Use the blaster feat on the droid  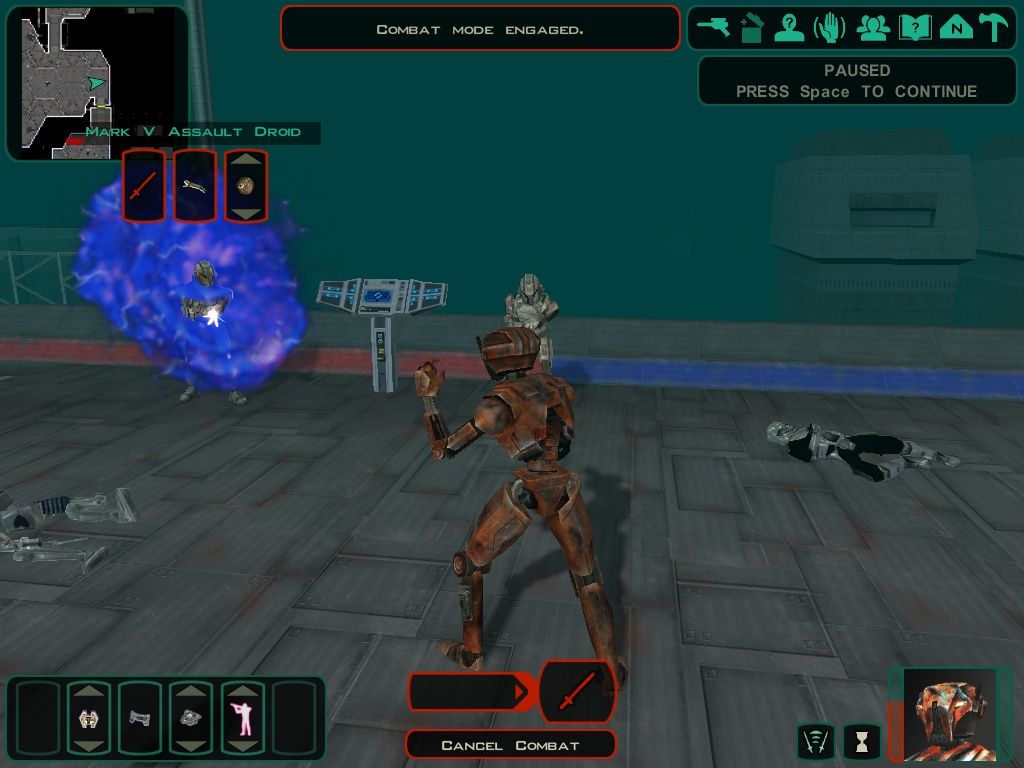pos(195,186)
